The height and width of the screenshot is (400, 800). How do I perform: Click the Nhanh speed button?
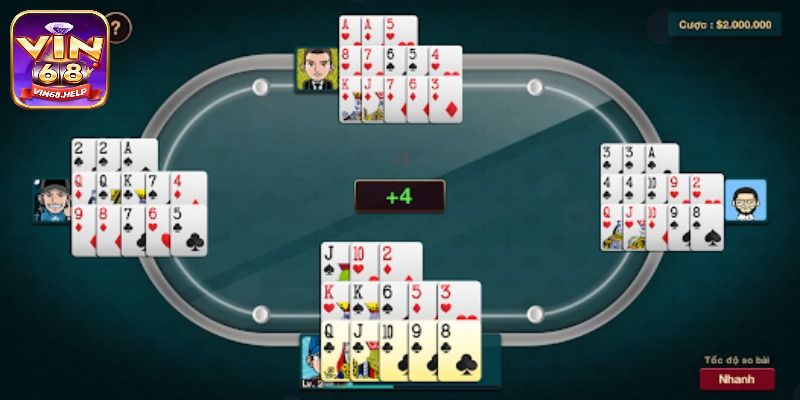[x=737, y=380]
